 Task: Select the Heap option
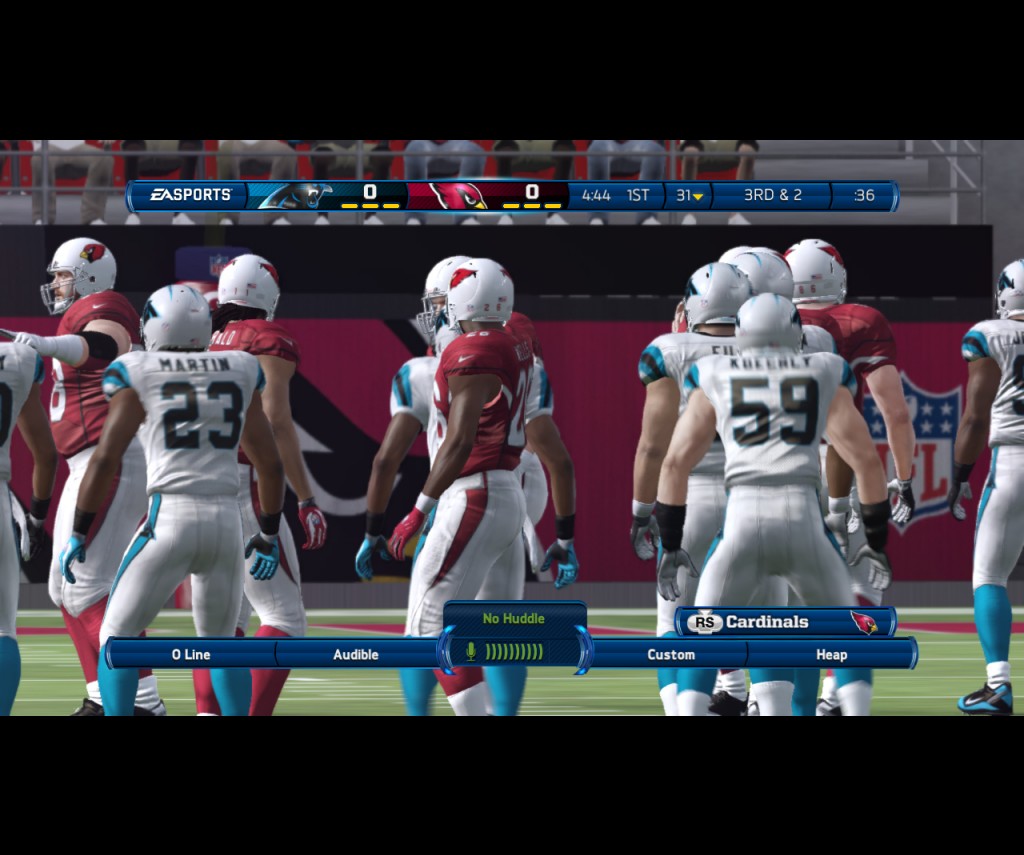click(x=831, y=654)
